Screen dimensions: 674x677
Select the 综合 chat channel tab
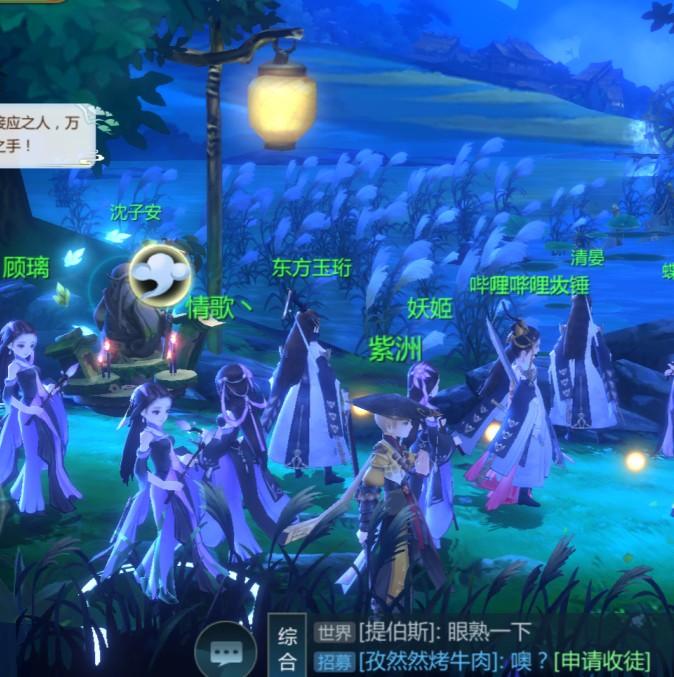click(x=287, y=647)
